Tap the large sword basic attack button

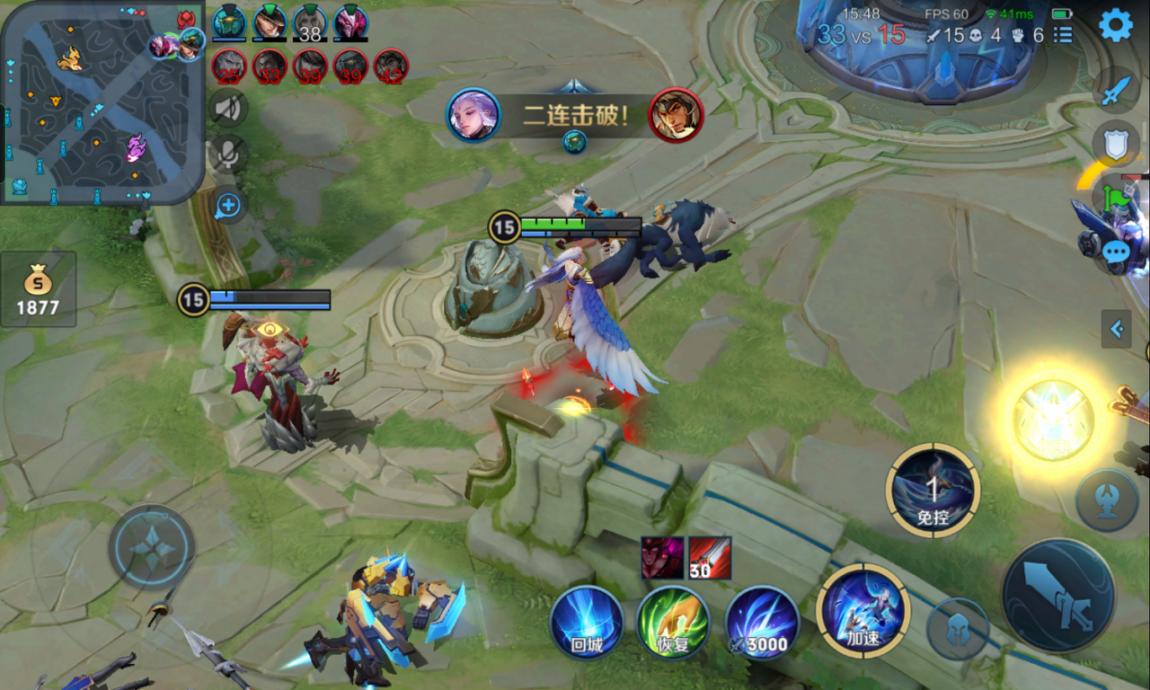[1058, 596]
